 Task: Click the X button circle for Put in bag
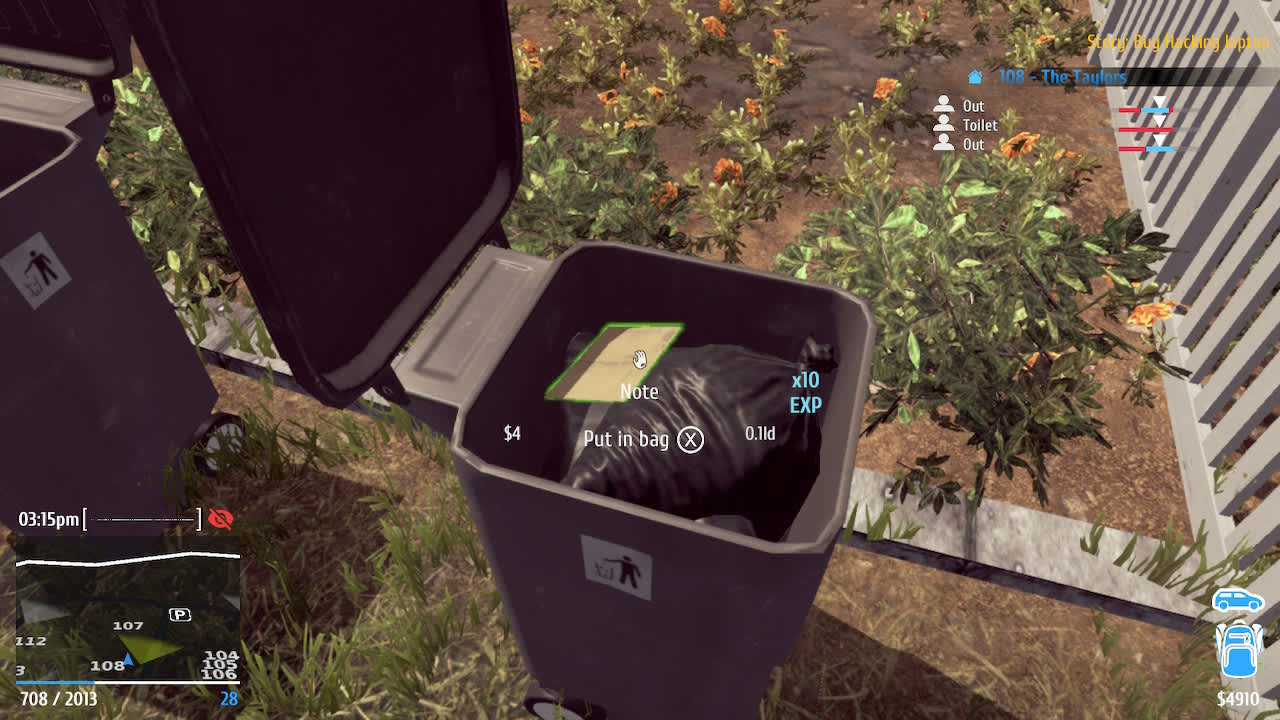click(688, 440)
